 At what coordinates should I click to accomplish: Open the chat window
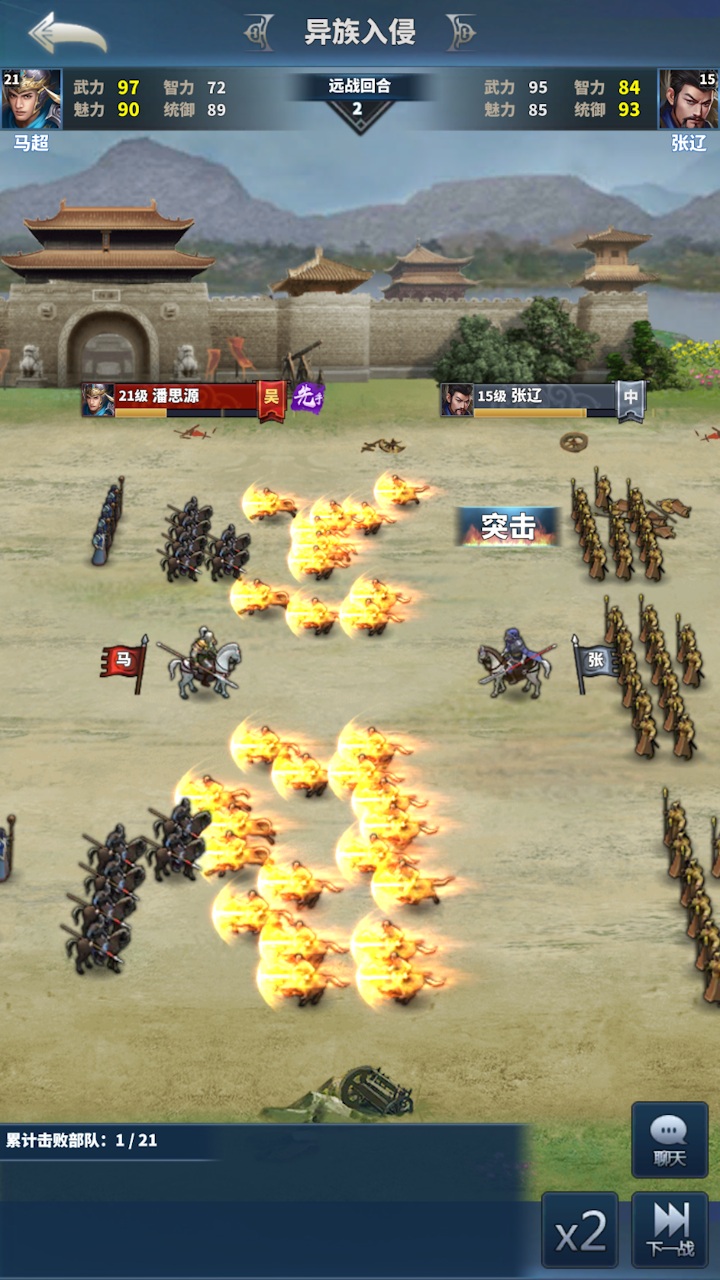[670, 1140]
